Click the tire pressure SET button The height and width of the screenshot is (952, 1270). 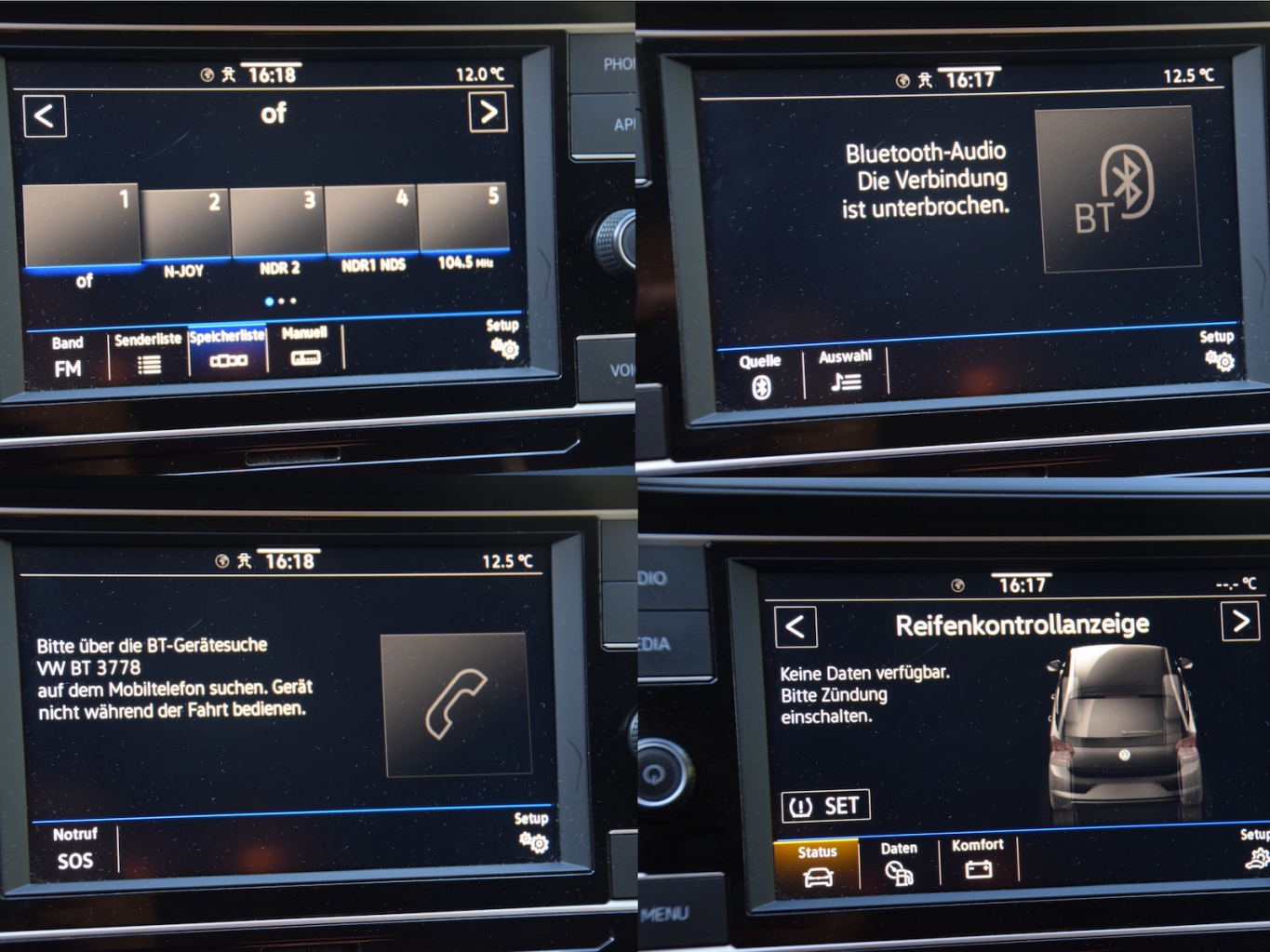pos(825,806)
